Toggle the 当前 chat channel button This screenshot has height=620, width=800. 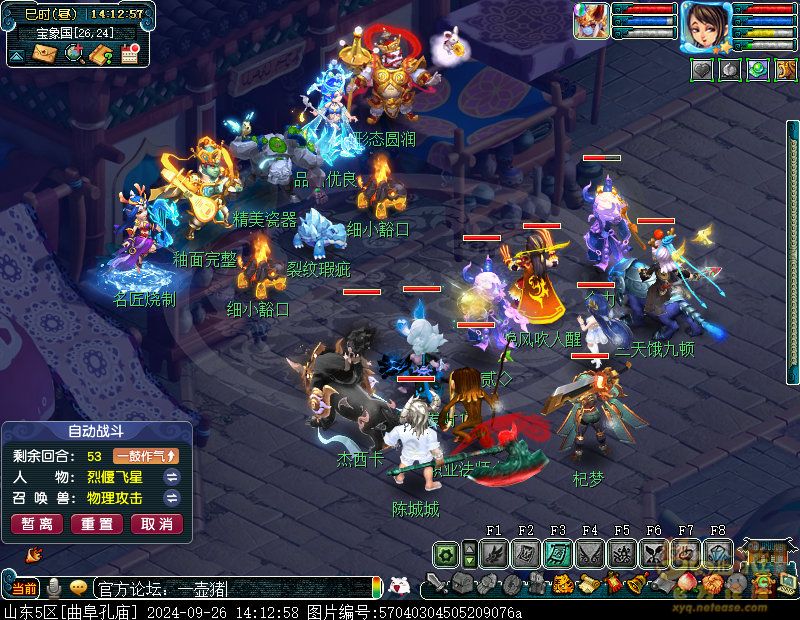click(24, 588)
